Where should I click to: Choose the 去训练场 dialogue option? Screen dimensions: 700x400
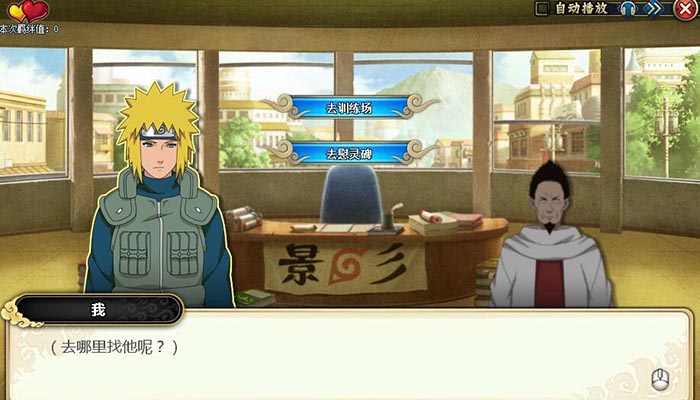349,107
